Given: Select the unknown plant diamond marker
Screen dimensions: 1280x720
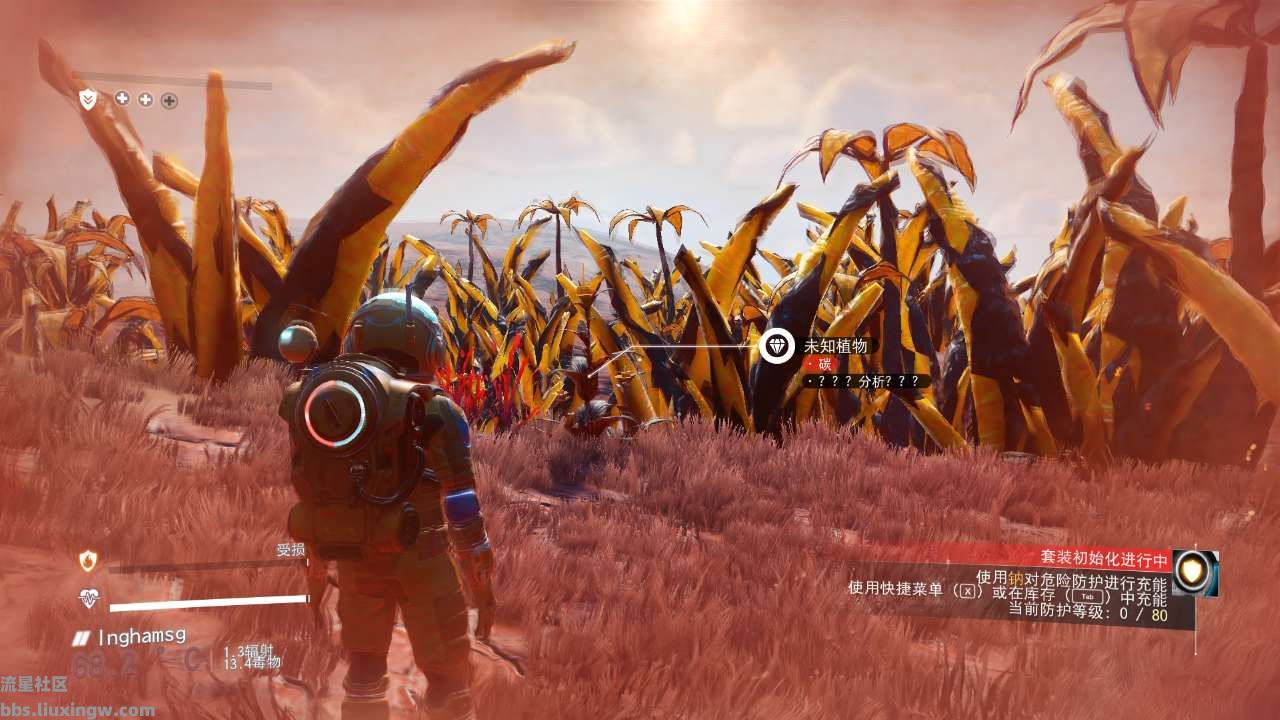Looking at the screenshot, I should click(777, 347).
